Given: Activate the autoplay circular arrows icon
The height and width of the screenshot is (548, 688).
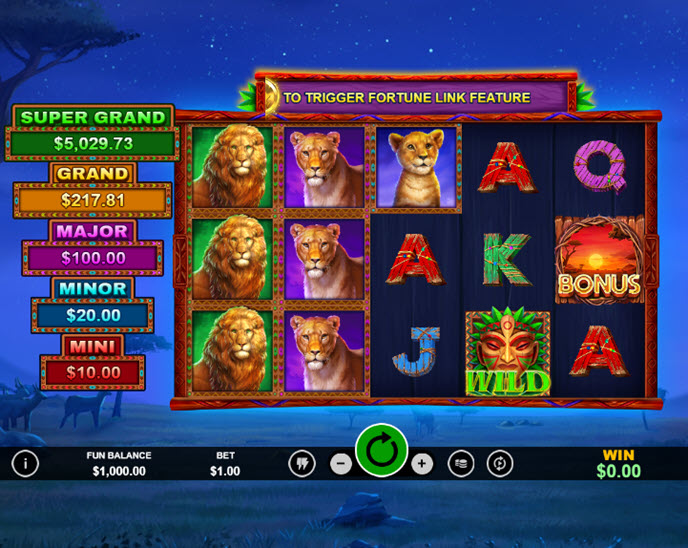Looking at the screenshot, I should pyautogui.click(x=499, y=464).
